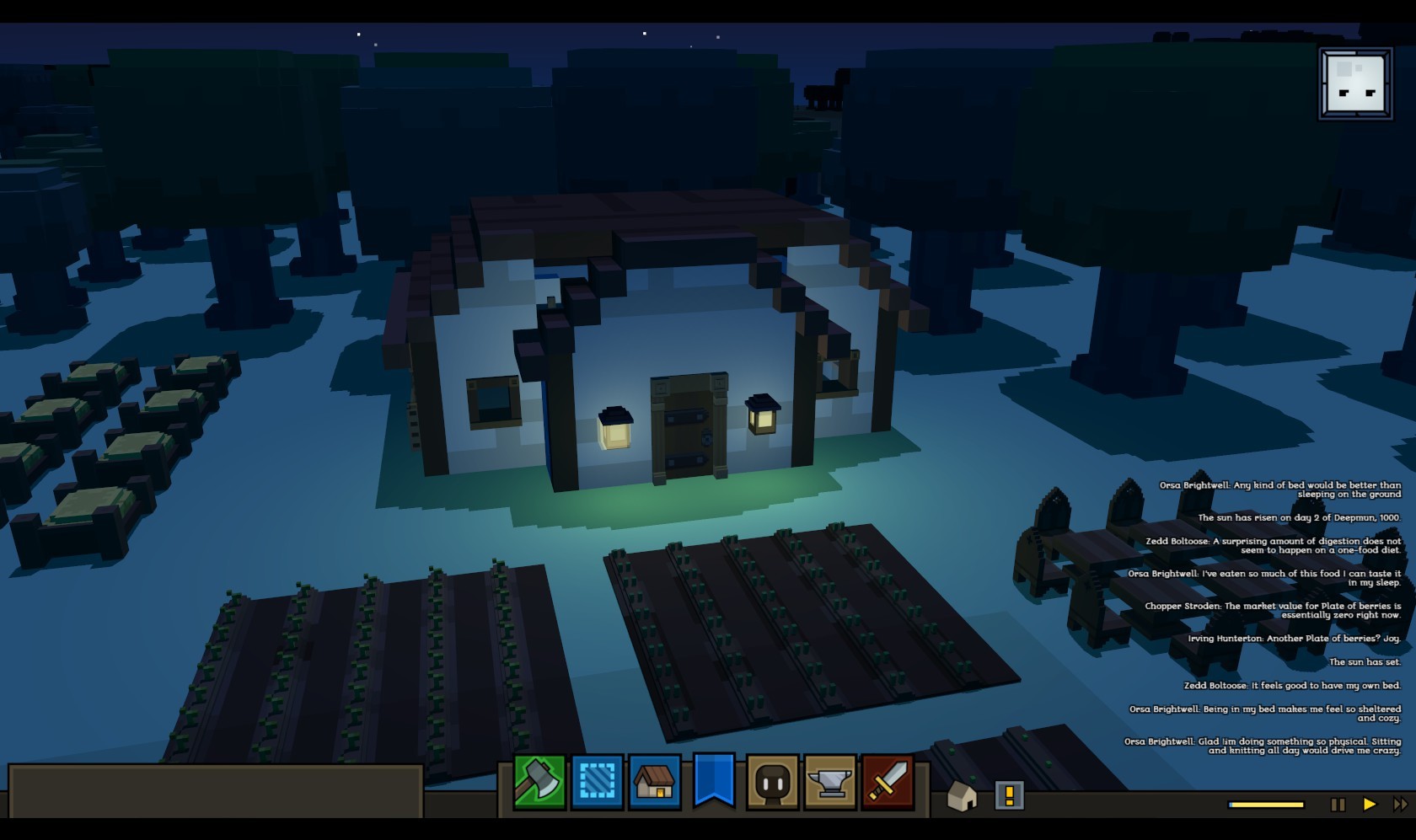The image size is (1416, 840).
Task: Open the house building menu
Action: pos(655,781)
